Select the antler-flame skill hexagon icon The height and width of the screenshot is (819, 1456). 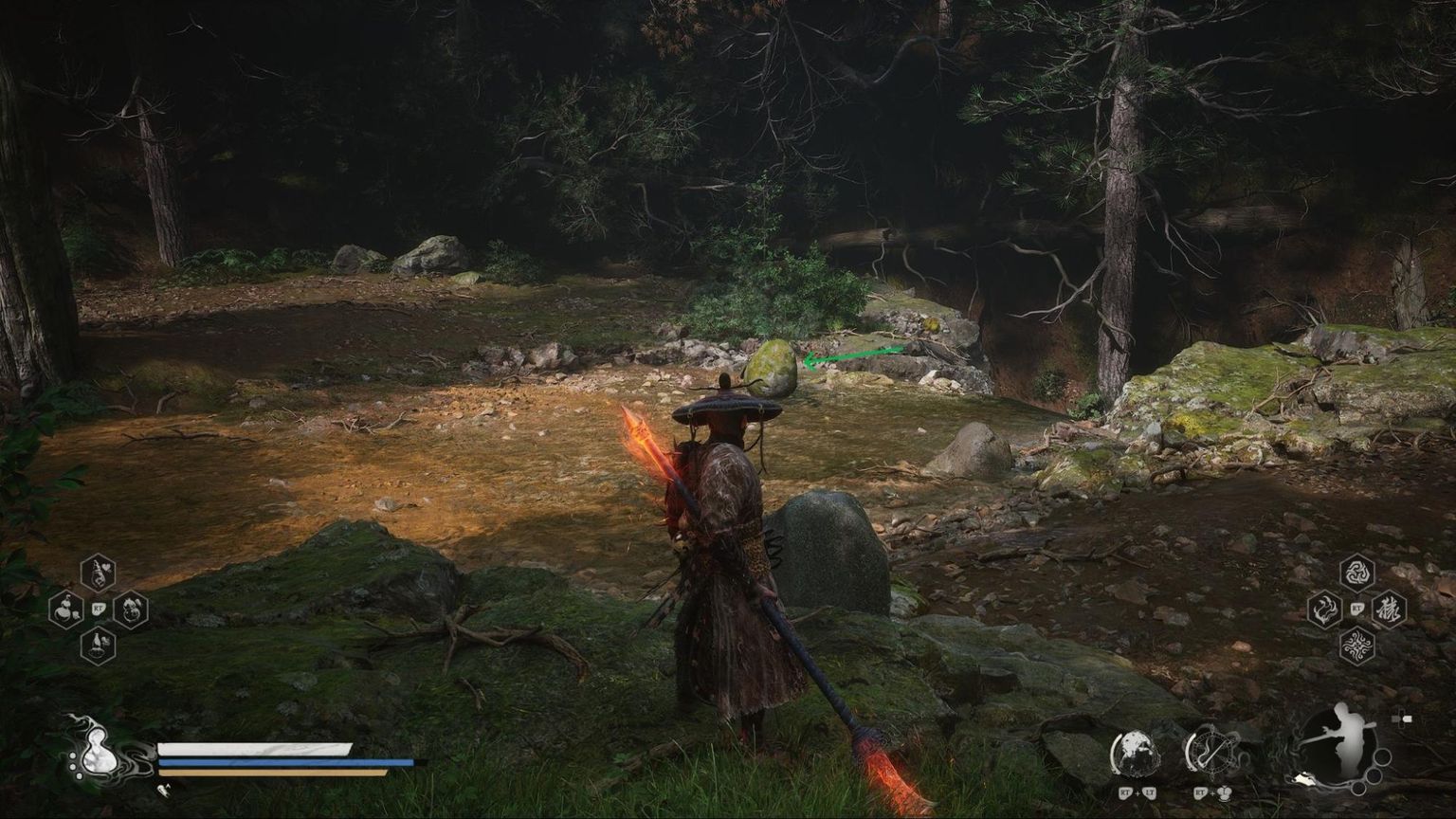pyautogui.click(x=1324, y=611)
